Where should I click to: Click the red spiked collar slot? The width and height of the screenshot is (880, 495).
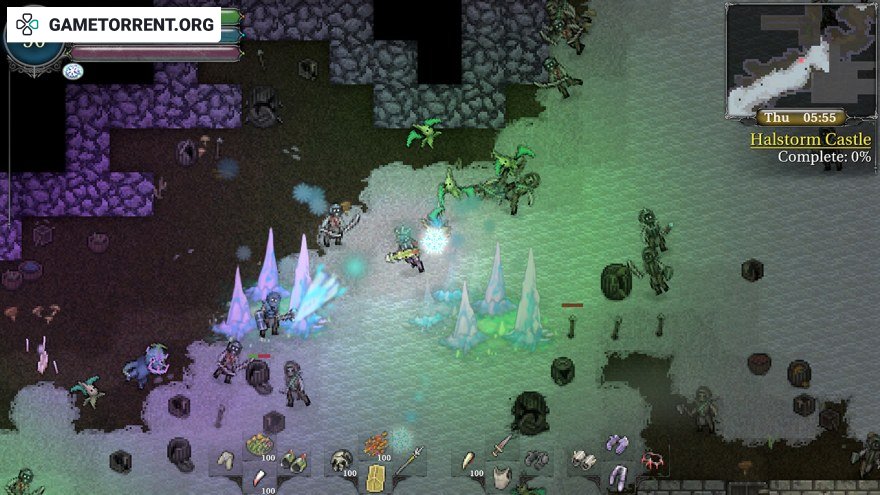pyautogui.click(x=654, y=461)
